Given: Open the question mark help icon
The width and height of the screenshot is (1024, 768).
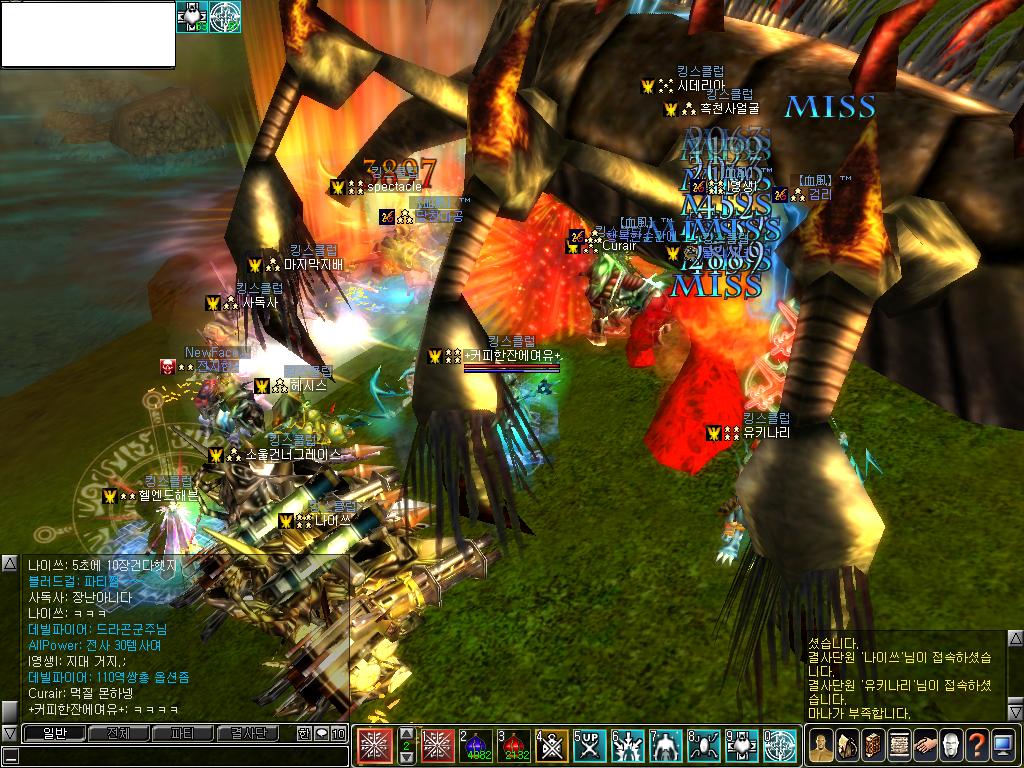Looking at the screenshot, I should coord(977,745).
